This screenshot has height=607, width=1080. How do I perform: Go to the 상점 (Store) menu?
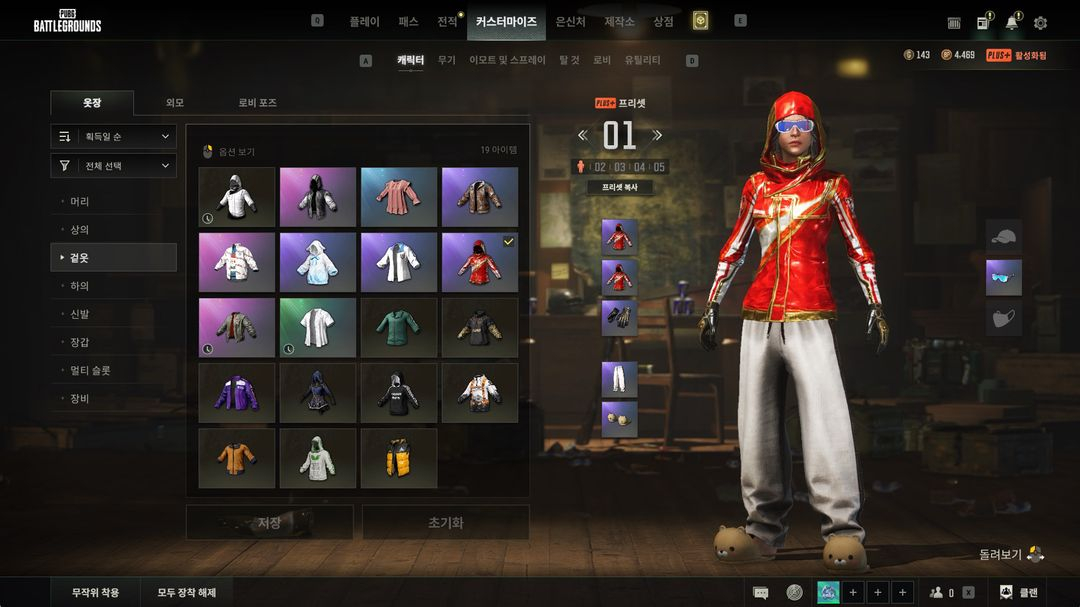pyautogui.click(x=663, y=21)
